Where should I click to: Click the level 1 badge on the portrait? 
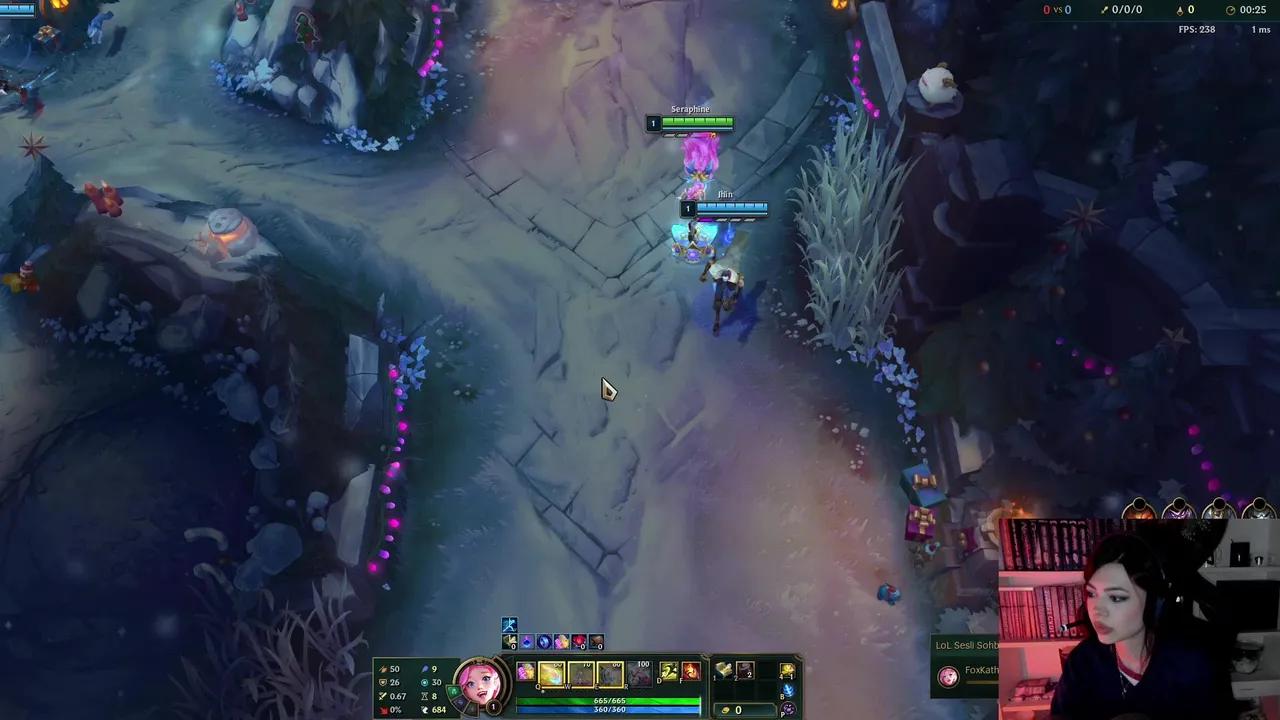[x=492, y=705]
